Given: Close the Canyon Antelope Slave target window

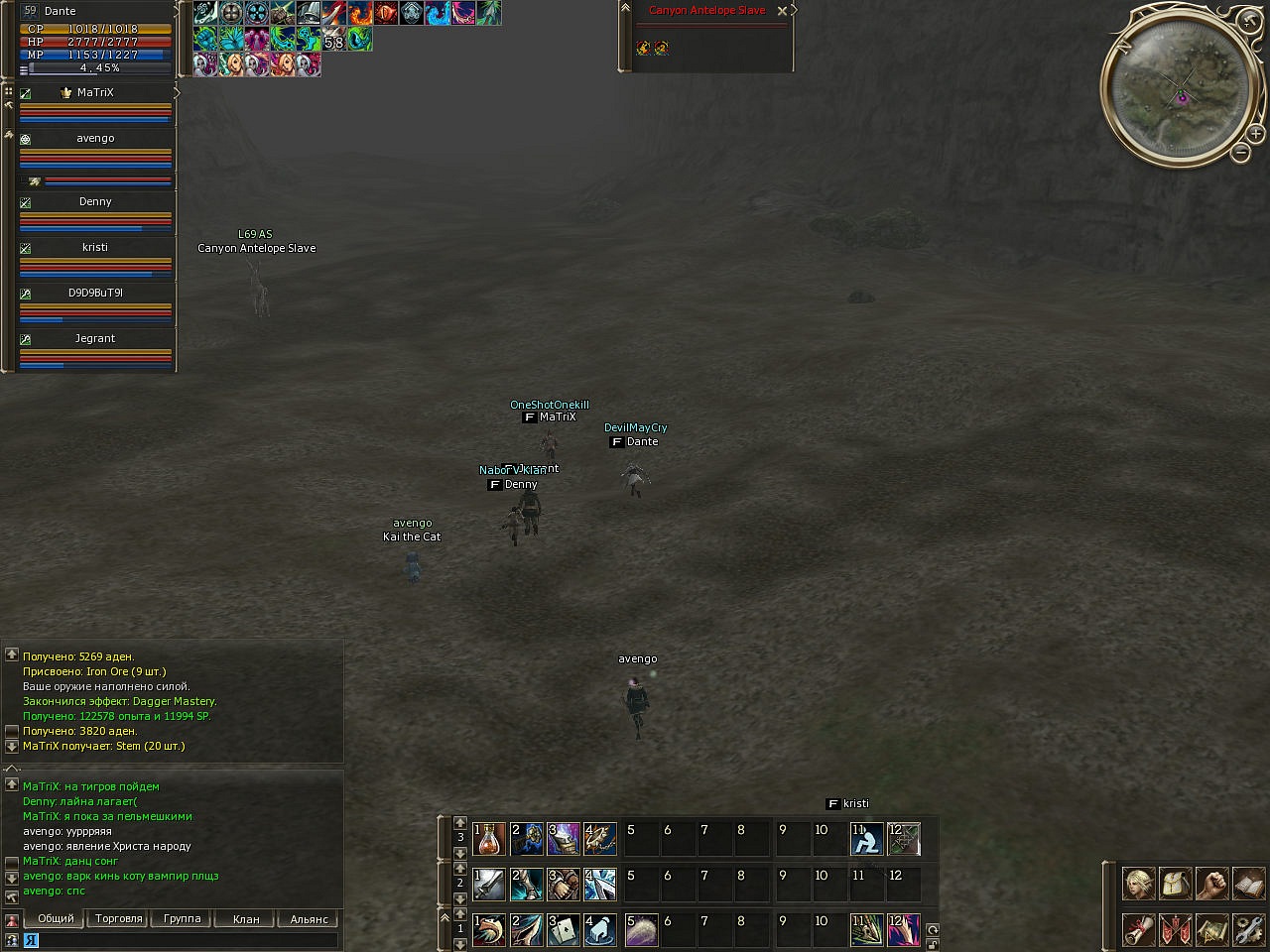Looking at the screenshot, I should 782,11.
